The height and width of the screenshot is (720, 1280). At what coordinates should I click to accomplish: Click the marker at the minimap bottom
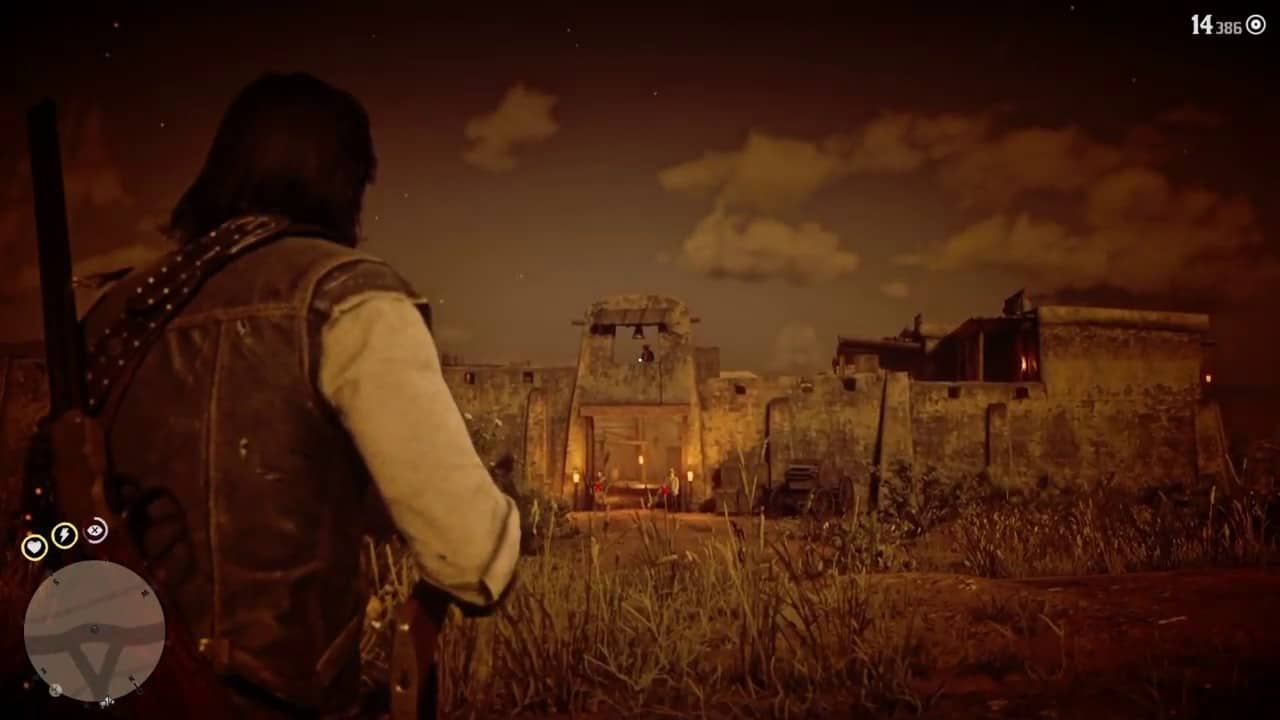(x=107, y=702)
